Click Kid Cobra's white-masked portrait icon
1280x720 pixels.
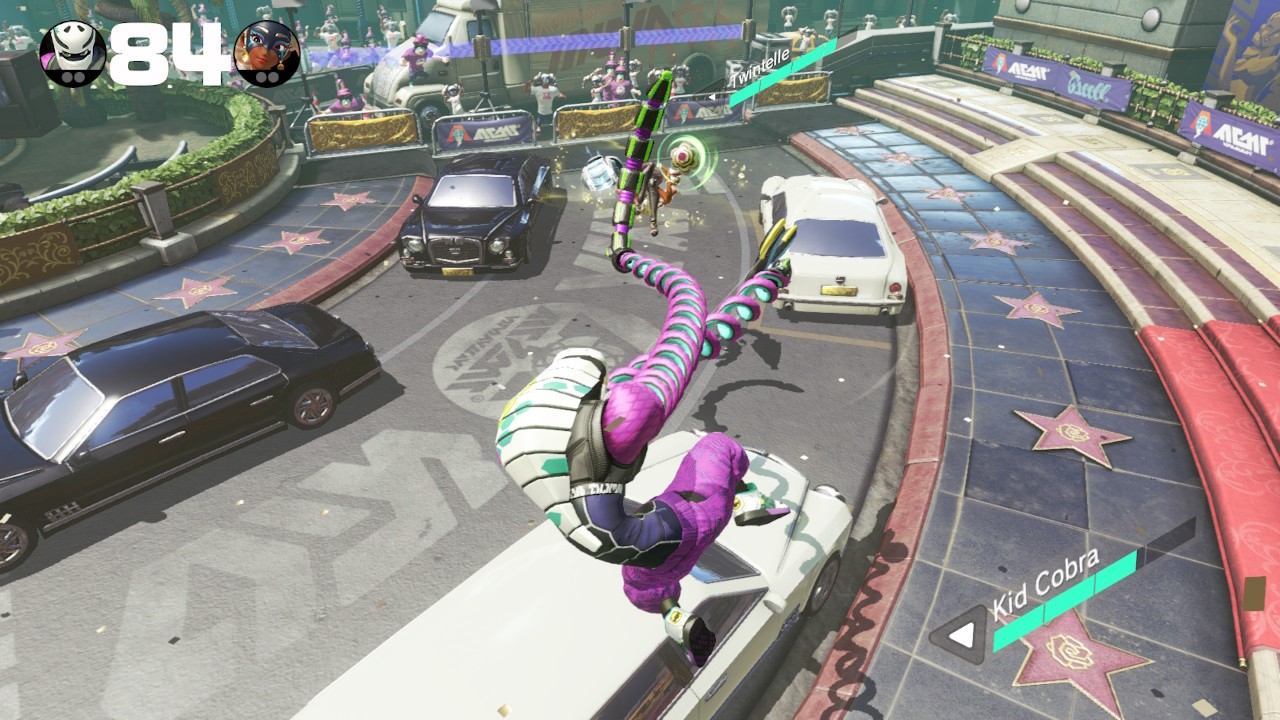coord(73,53)
